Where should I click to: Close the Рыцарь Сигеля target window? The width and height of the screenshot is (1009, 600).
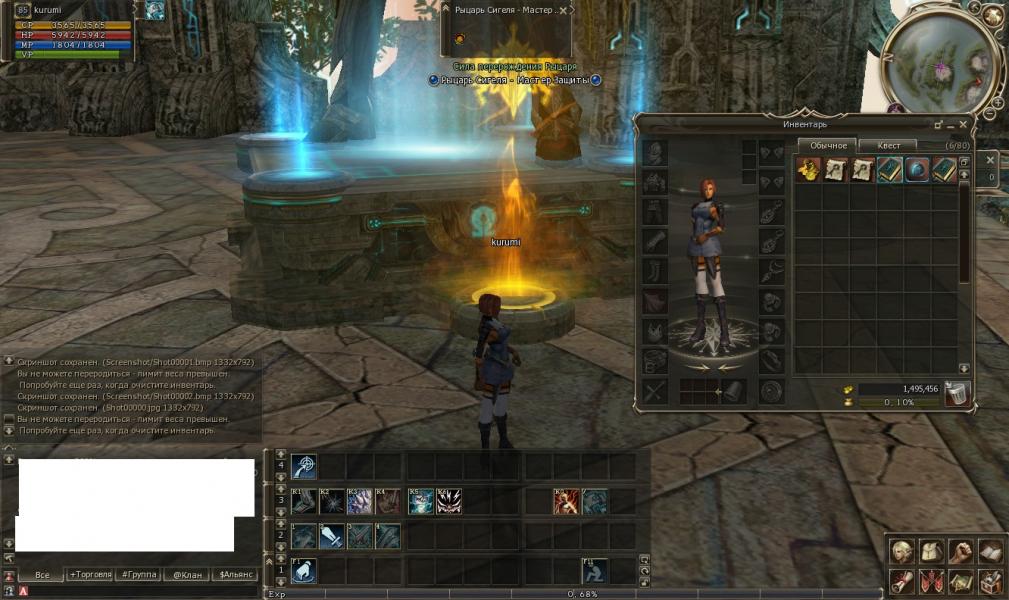(566, 9)
